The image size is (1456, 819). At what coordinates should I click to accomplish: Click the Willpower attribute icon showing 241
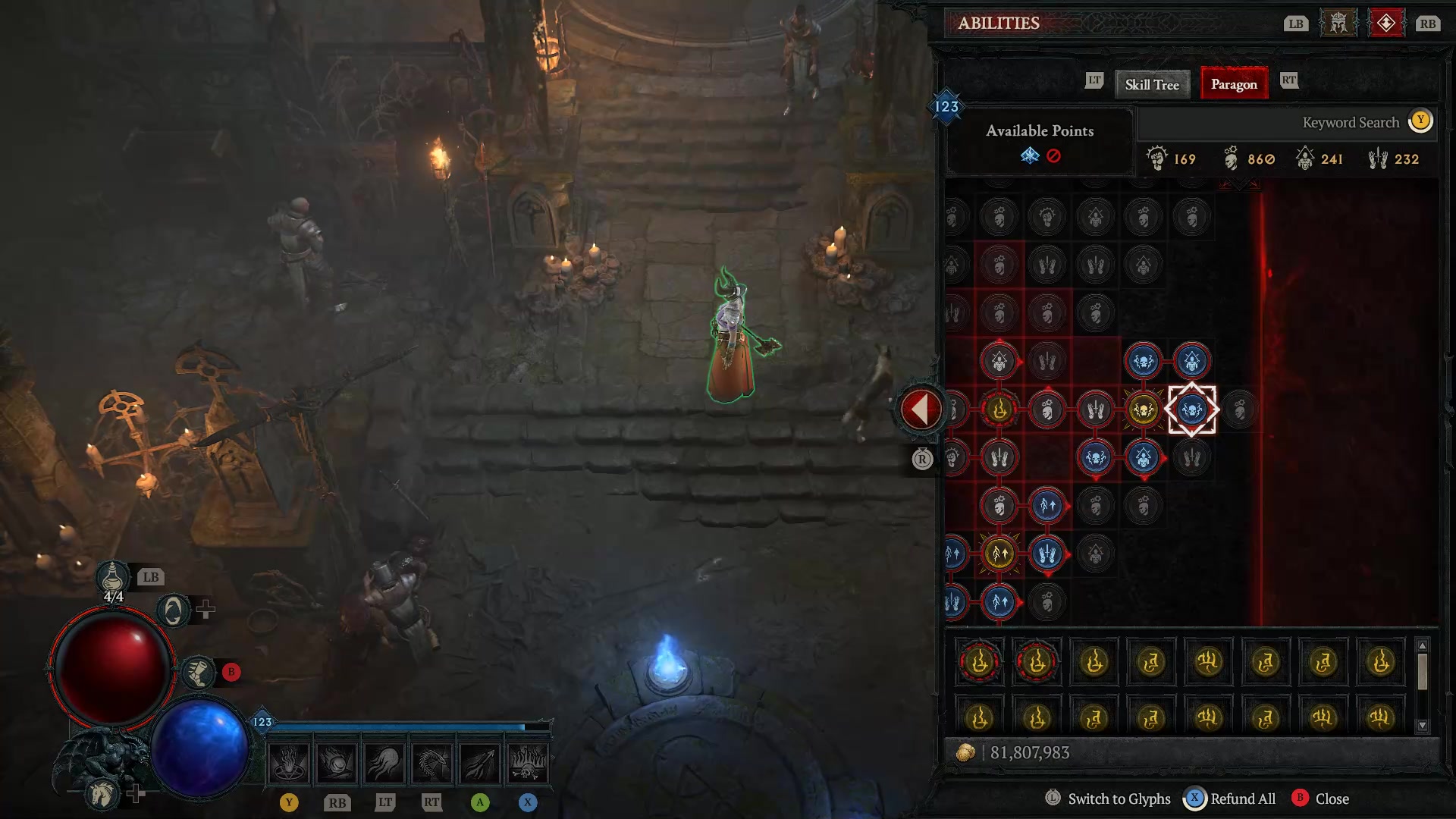[x=1306, y=158]
